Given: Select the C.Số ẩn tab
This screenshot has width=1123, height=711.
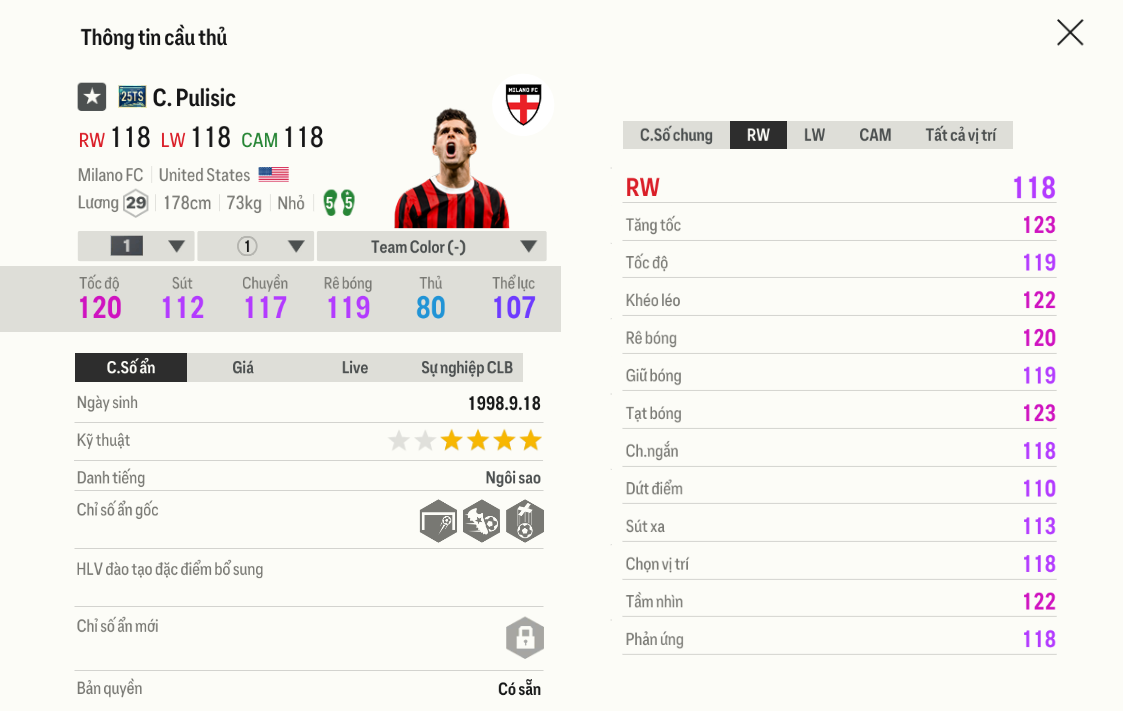Looking at the screenshot, I should pyautogui.click(x=131, y=368).
